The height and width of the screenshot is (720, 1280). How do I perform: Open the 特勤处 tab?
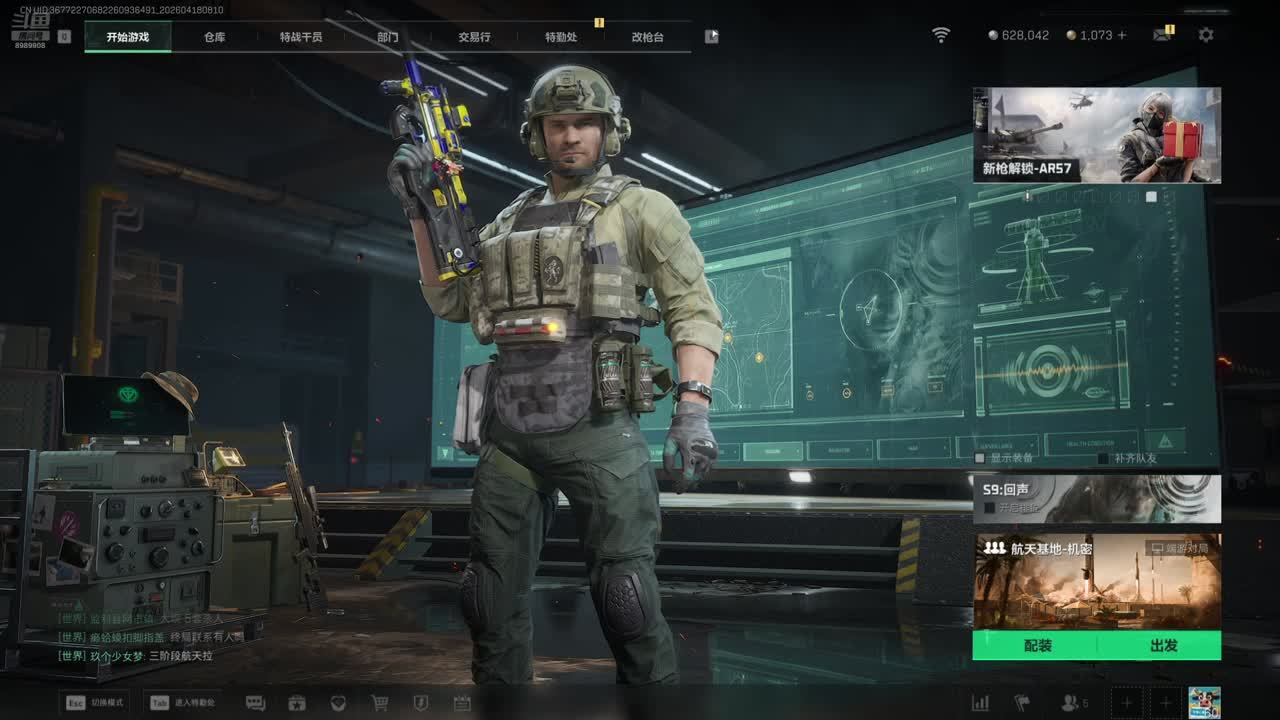coord(561,37)
